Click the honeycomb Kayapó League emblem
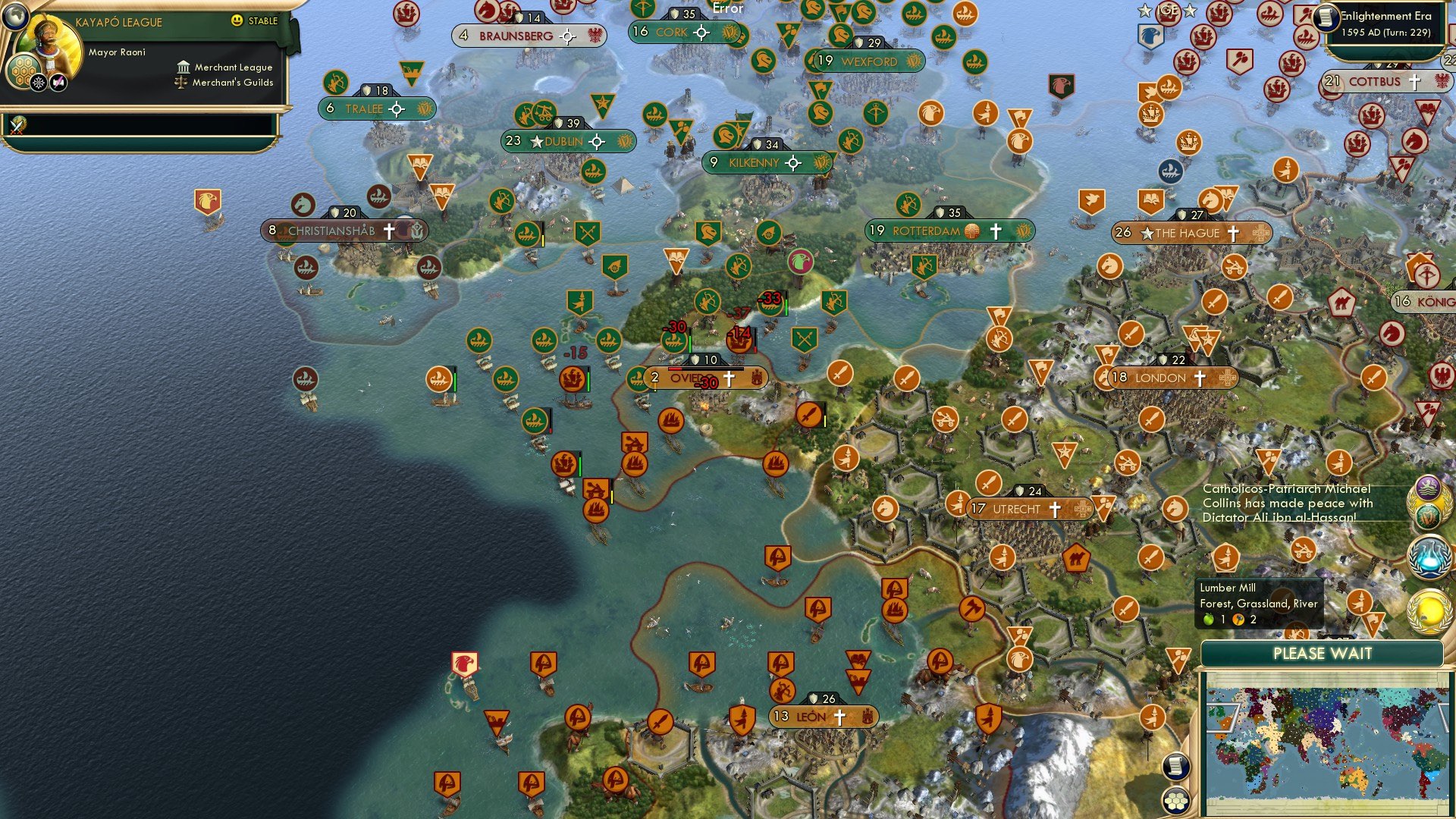 24,71
